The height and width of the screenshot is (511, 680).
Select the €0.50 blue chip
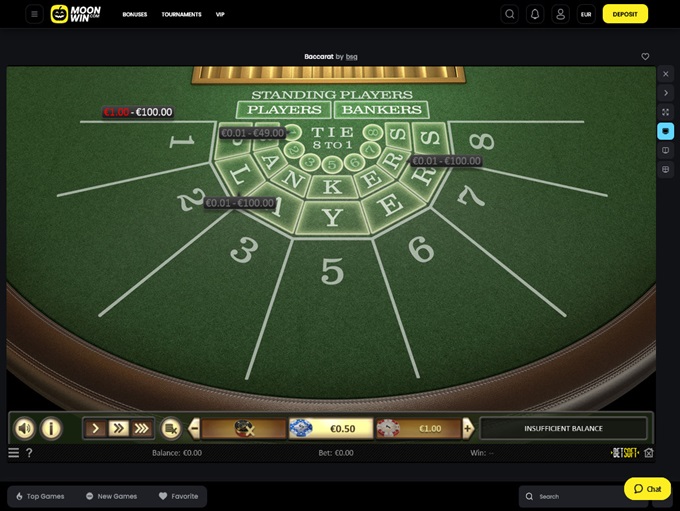(x=330, y=428)
